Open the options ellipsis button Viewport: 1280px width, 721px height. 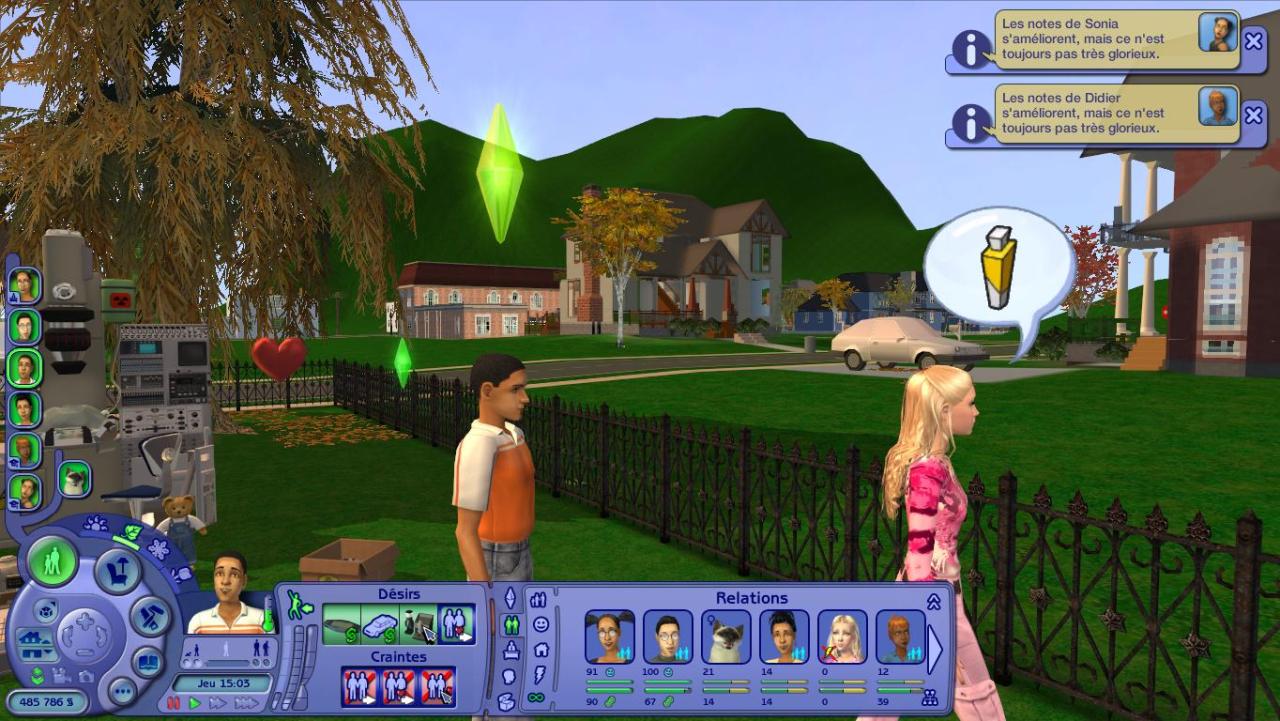click(x=122, y=691)
